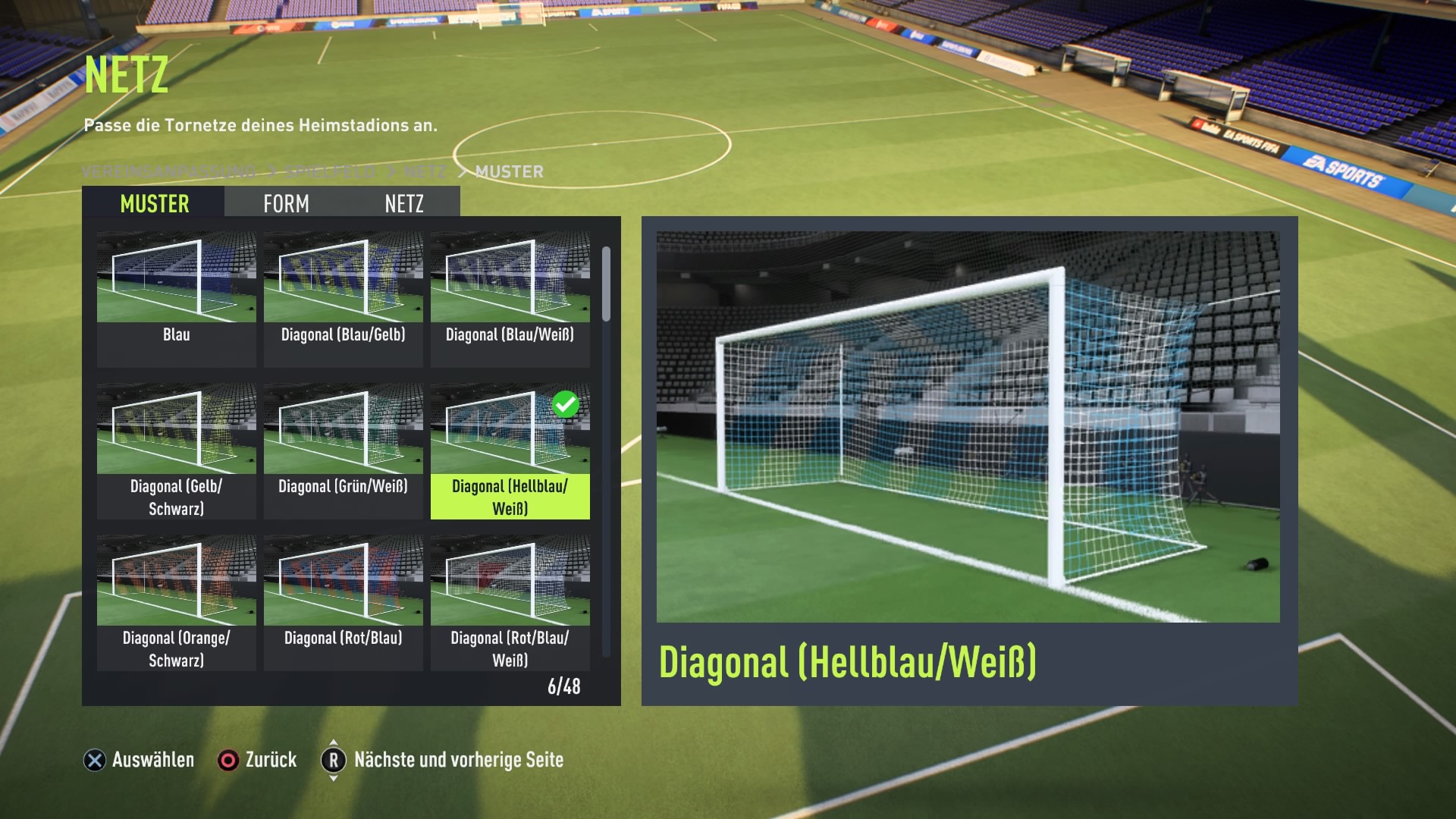Choose the Blau net pattern

click(x=176, y=299)
